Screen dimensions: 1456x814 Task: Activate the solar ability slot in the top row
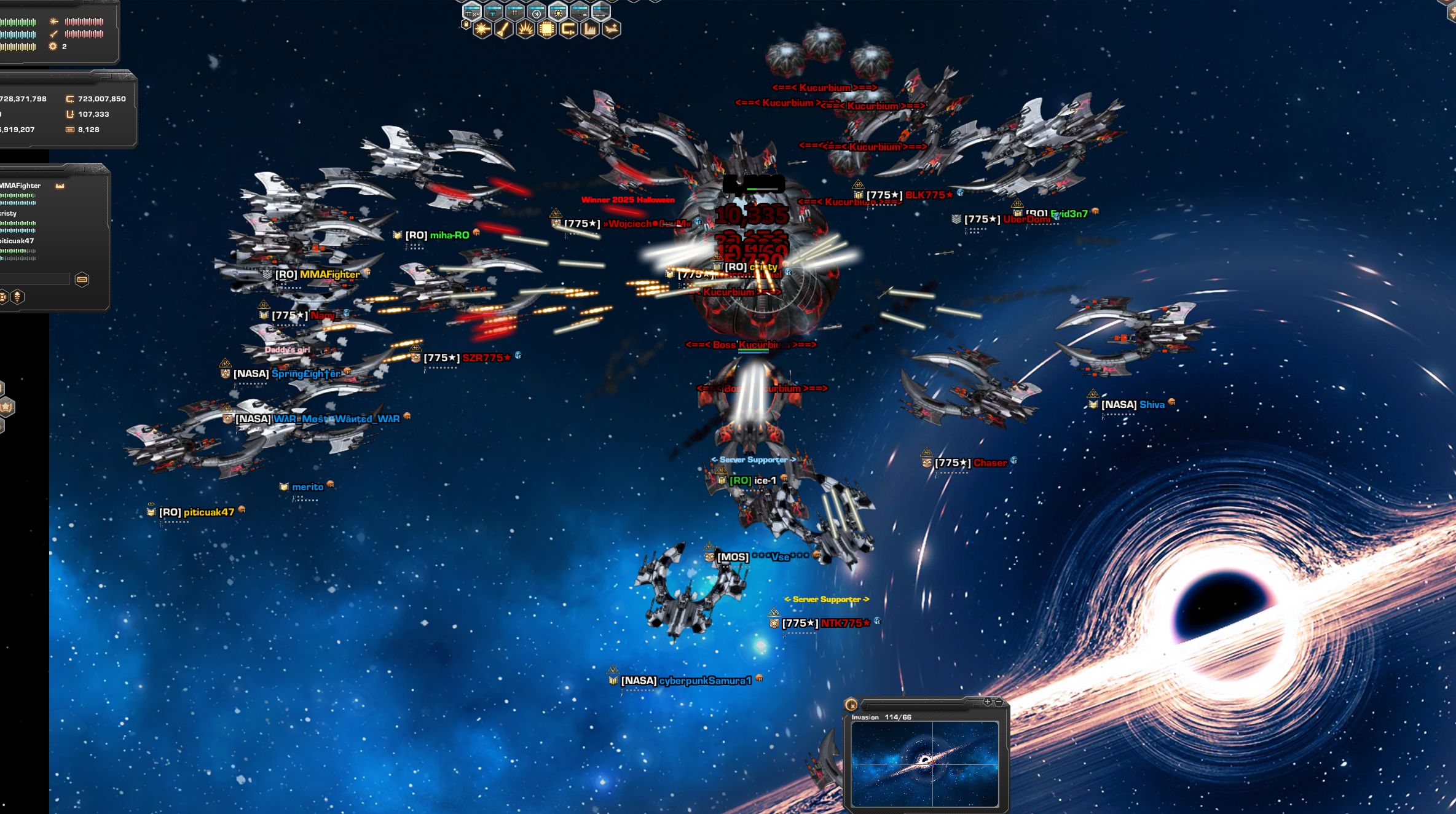coord(558,13)
